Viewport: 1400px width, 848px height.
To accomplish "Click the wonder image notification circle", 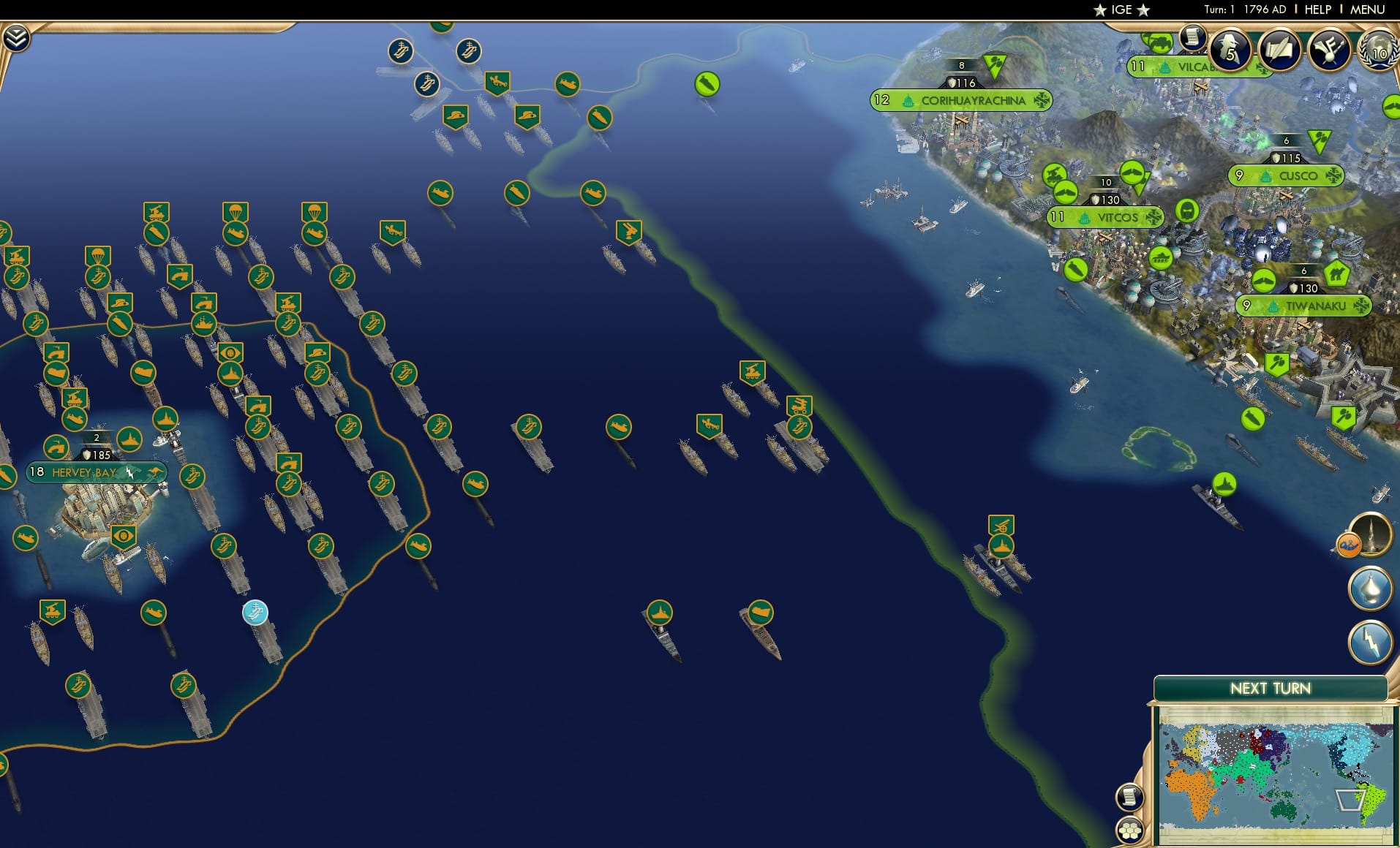I will click(1371, 535).
